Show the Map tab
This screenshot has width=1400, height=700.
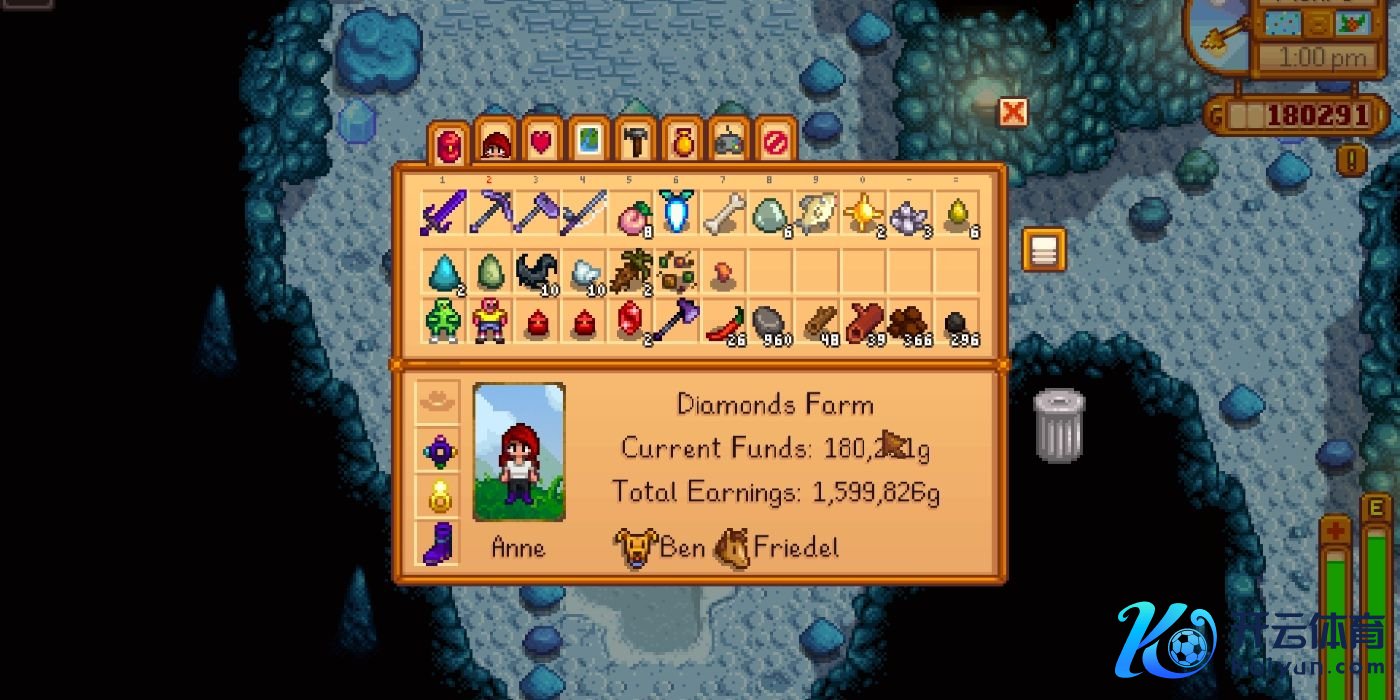pos(588,143)
